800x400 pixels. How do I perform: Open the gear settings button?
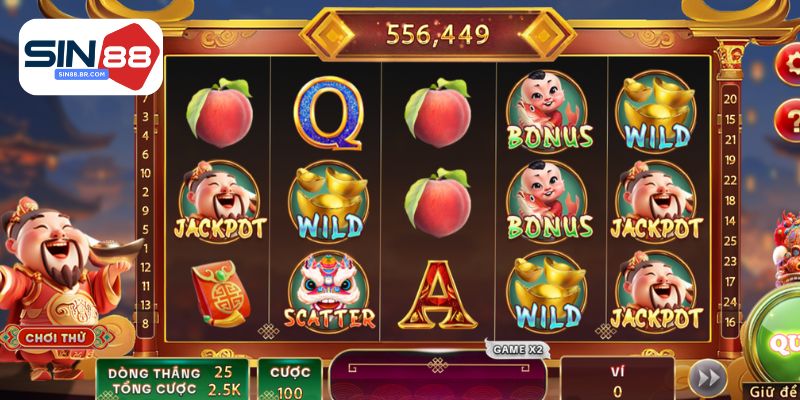pos(789,63)
